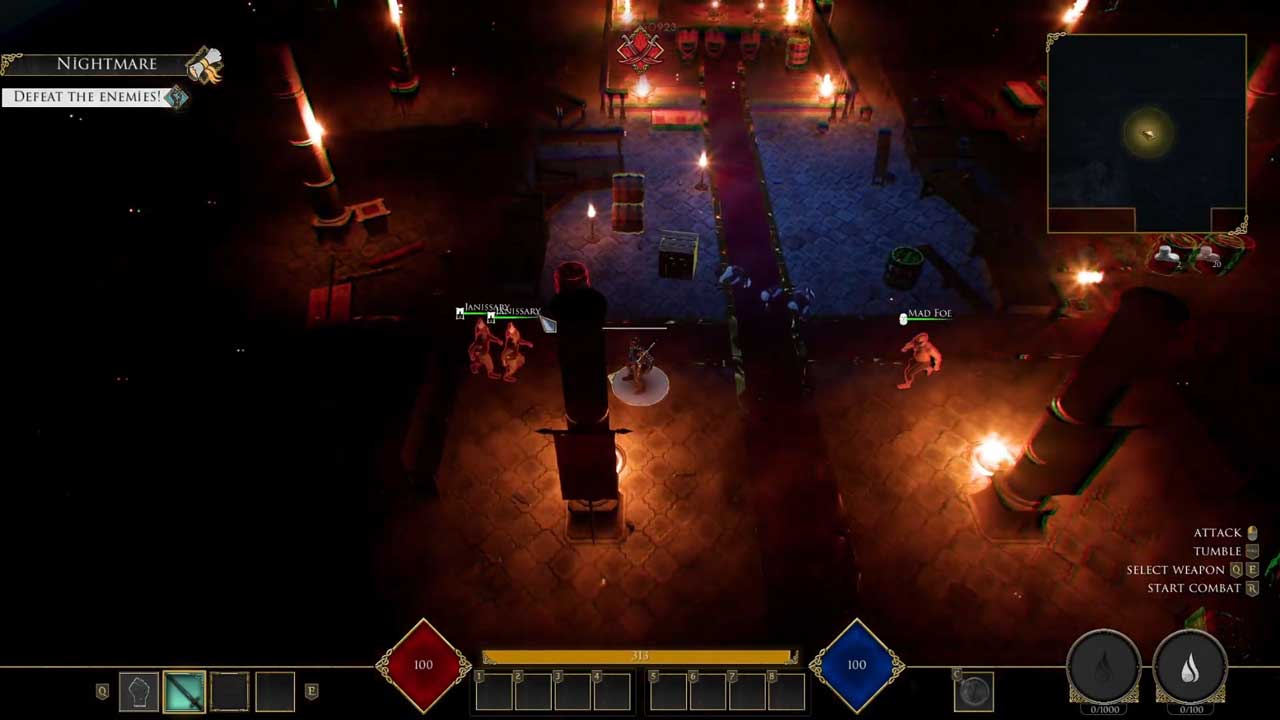Viewport: 1280px width, 720px height.
Task: Choose the fist unarmed weapon slot
Action: click(139, 691)
